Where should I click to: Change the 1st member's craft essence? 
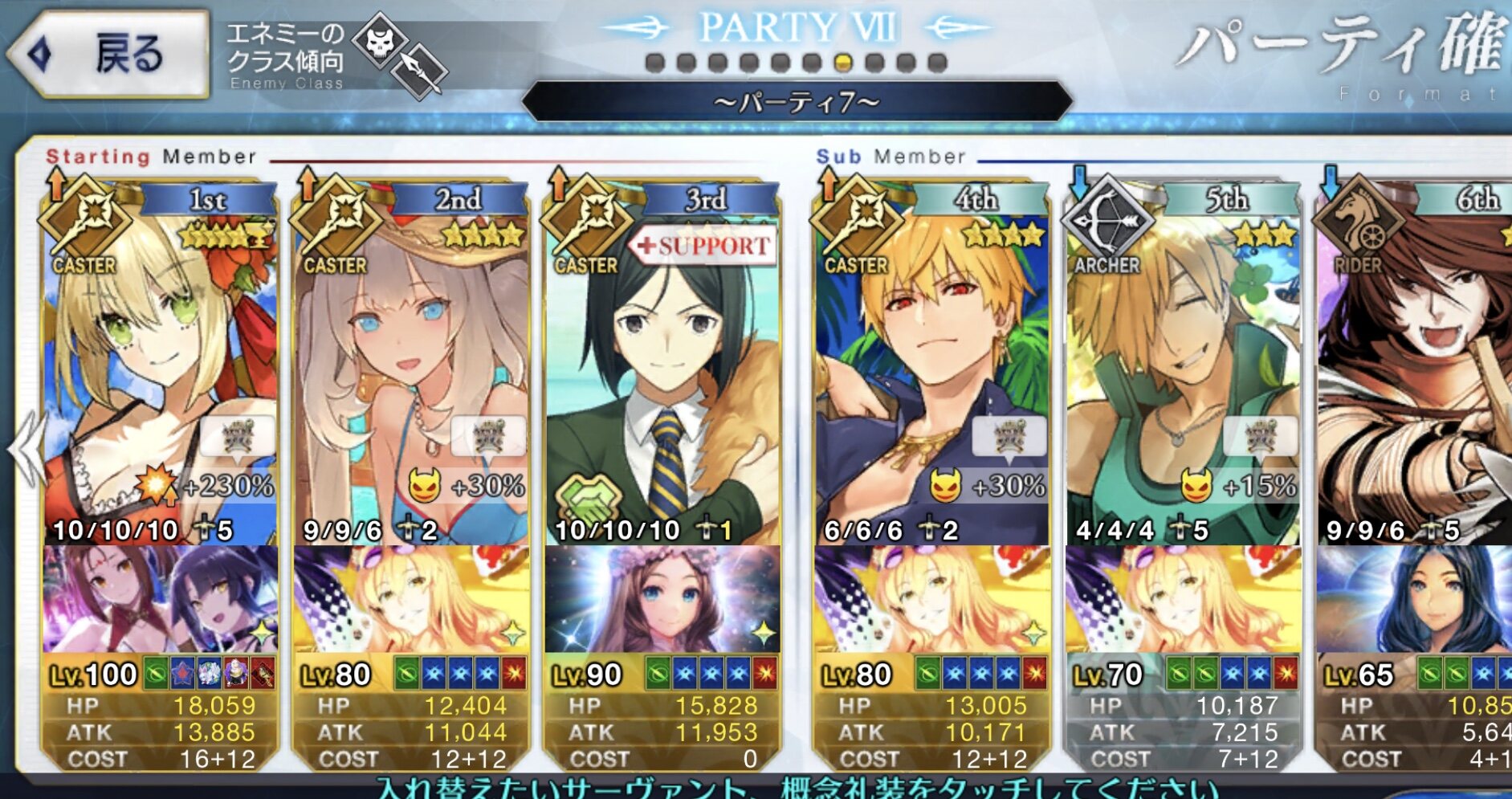click(x=161, y=598)
